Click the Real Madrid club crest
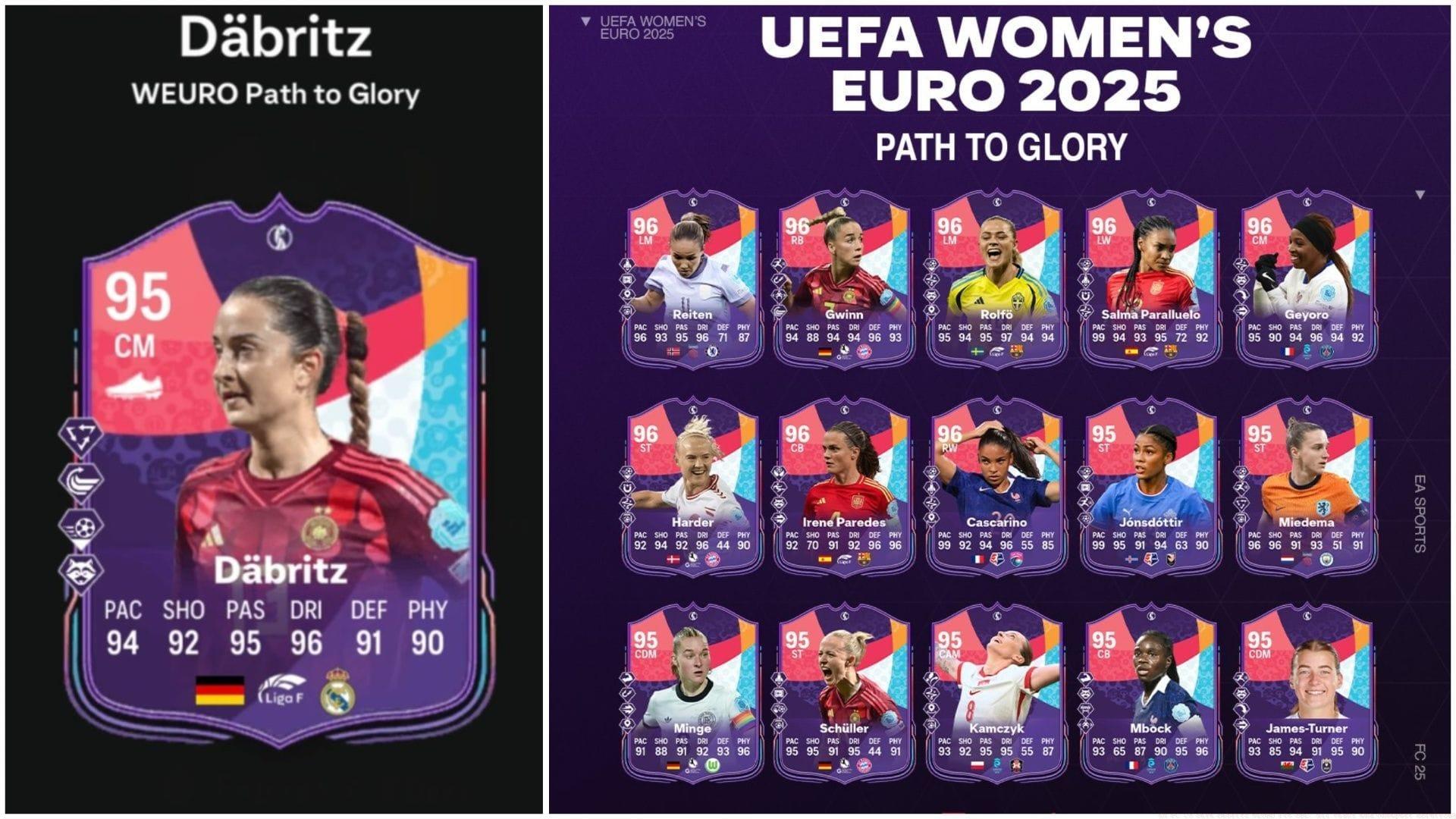 pos(339,692)
